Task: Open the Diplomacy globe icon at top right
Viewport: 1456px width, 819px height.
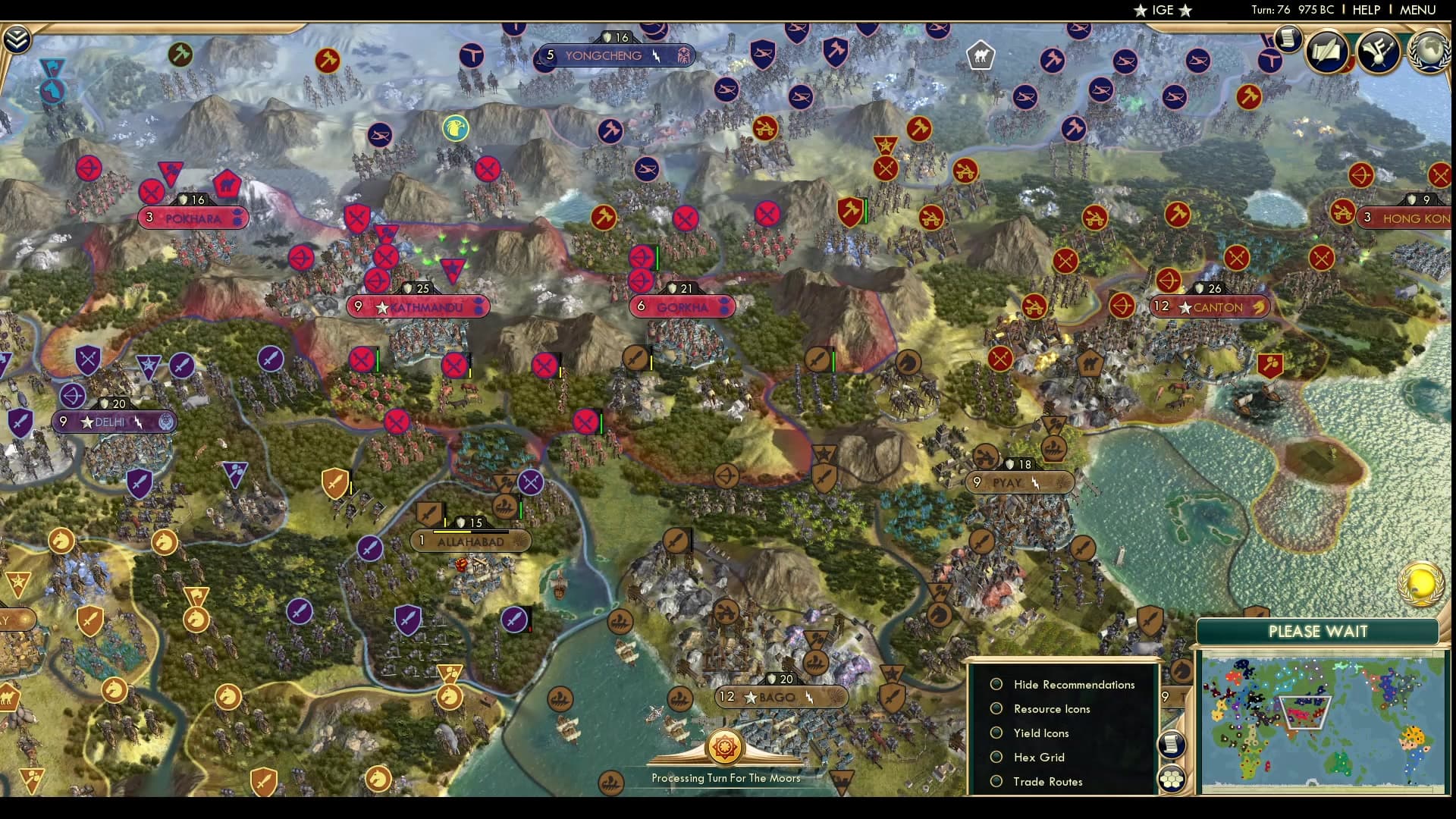Action: (1429, 52)
